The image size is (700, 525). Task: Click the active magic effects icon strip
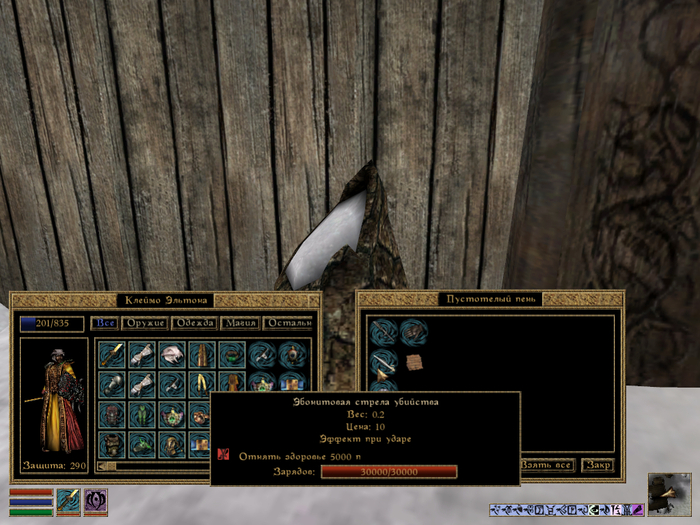click(x=566, y=509)
